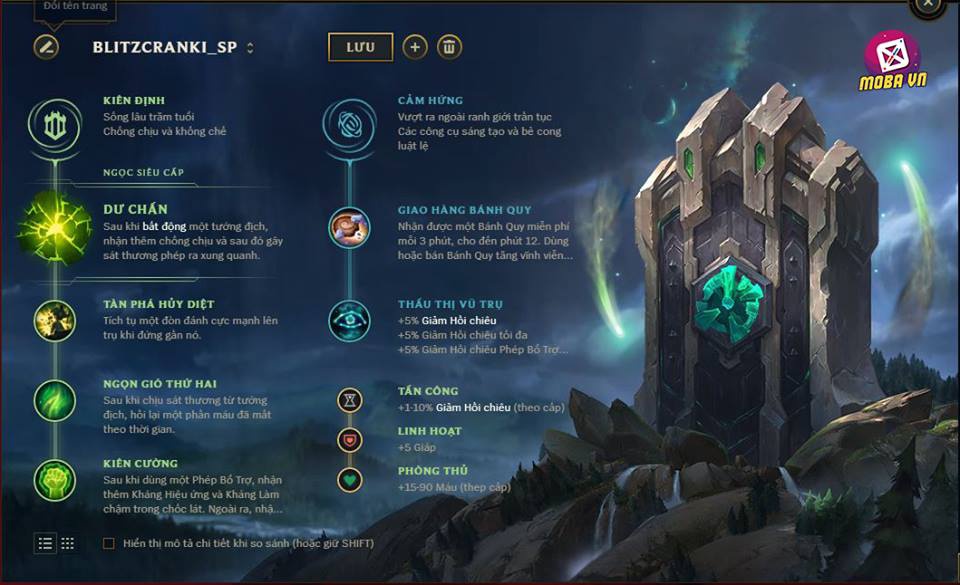Select the Tàn Phá Hủy Diệt rune

[53, 319]
